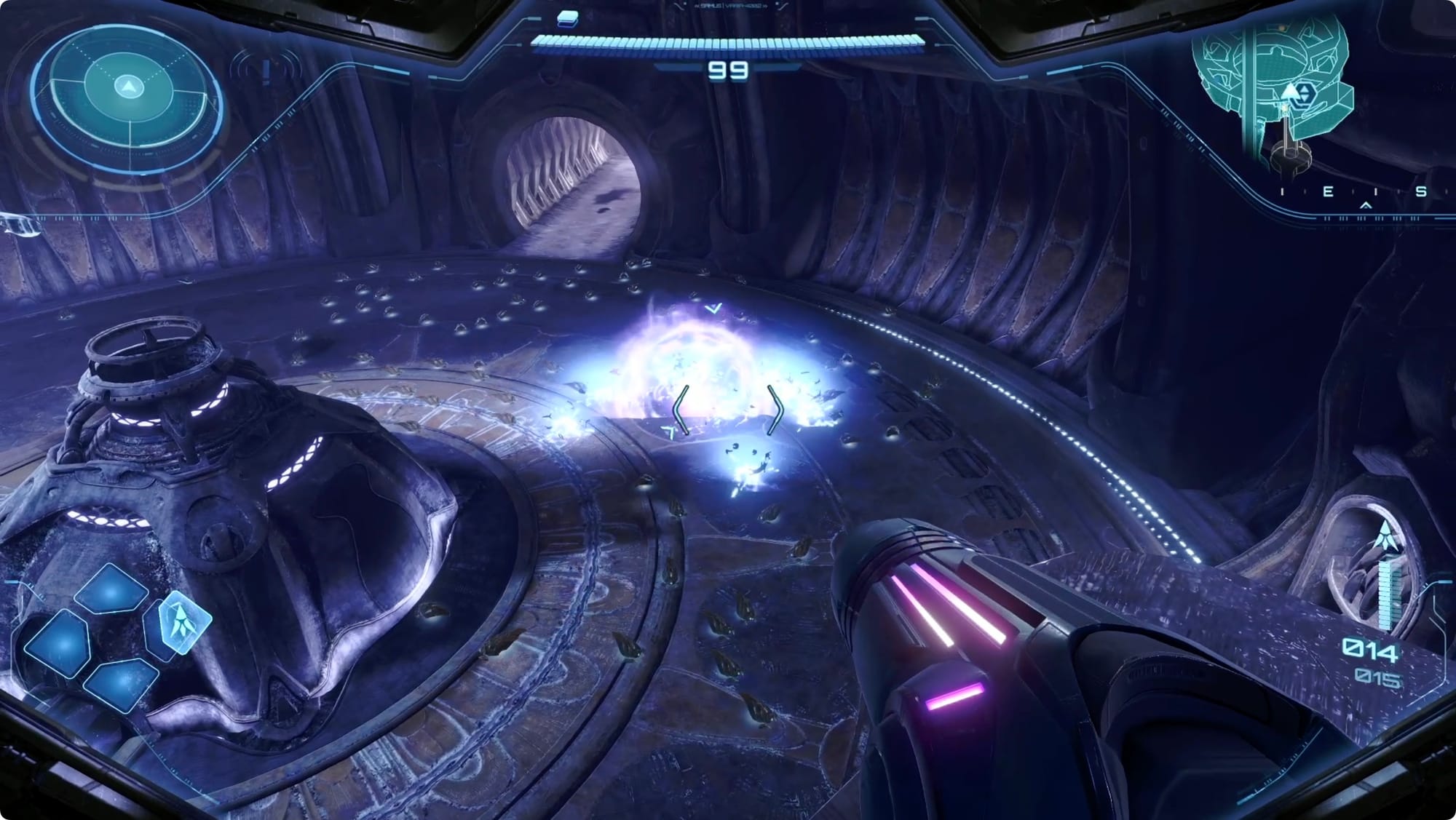Click the compass heading strip

(1351, 193)
